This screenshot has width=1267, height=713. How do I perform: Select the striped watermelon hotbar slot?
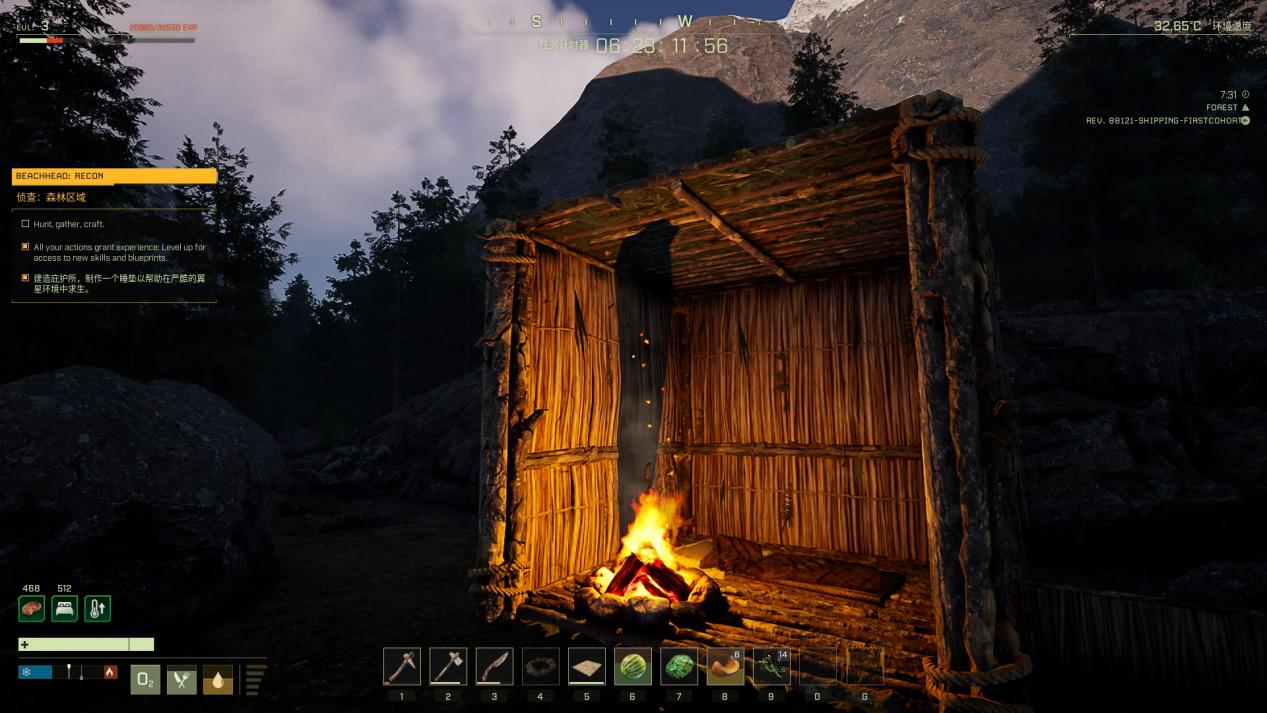[x=633, y=666]
